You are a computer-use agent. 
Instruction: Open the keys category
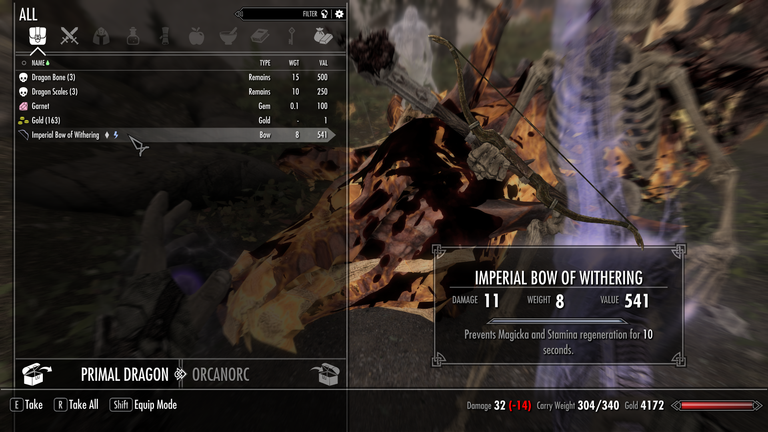290,36
